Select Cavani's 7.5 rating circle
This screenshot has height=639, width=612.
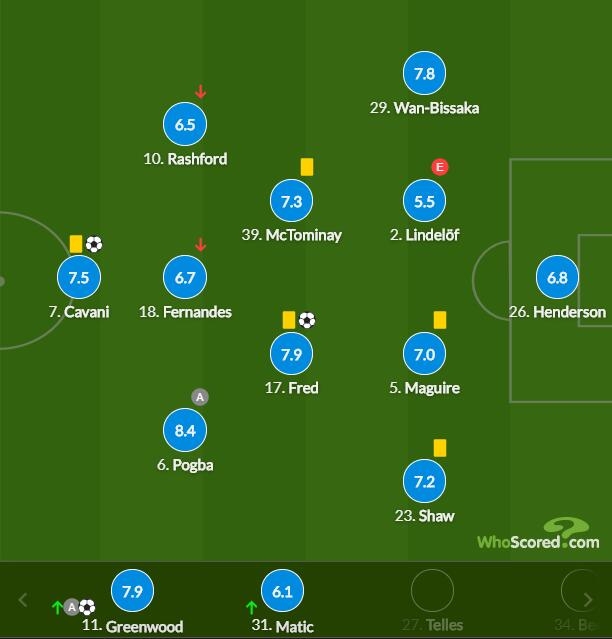coord(78,278)
